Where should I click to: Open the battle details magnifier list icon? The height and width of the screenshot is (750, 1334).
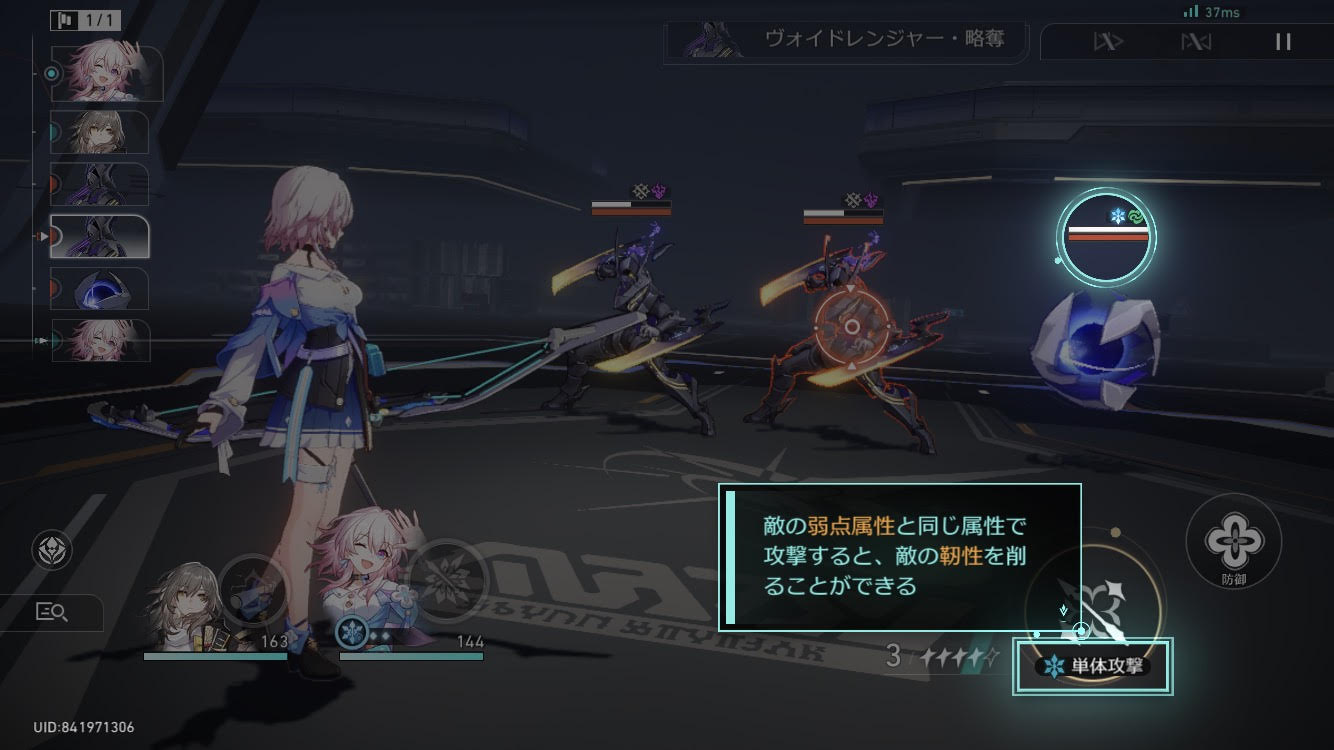click(x=52, y=613)
